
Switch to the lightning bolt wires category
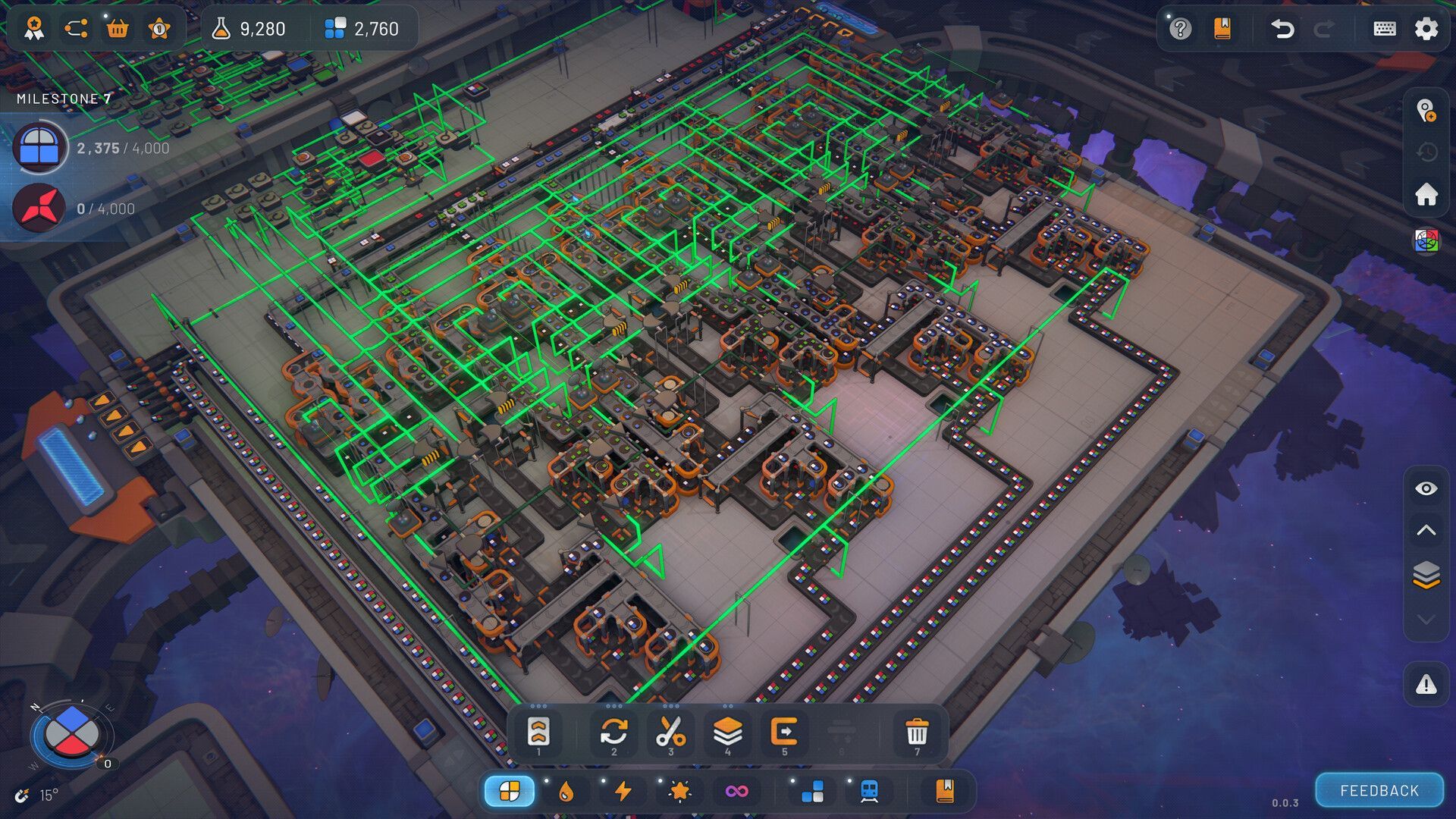pyautogui.click(x=623, y=791)
